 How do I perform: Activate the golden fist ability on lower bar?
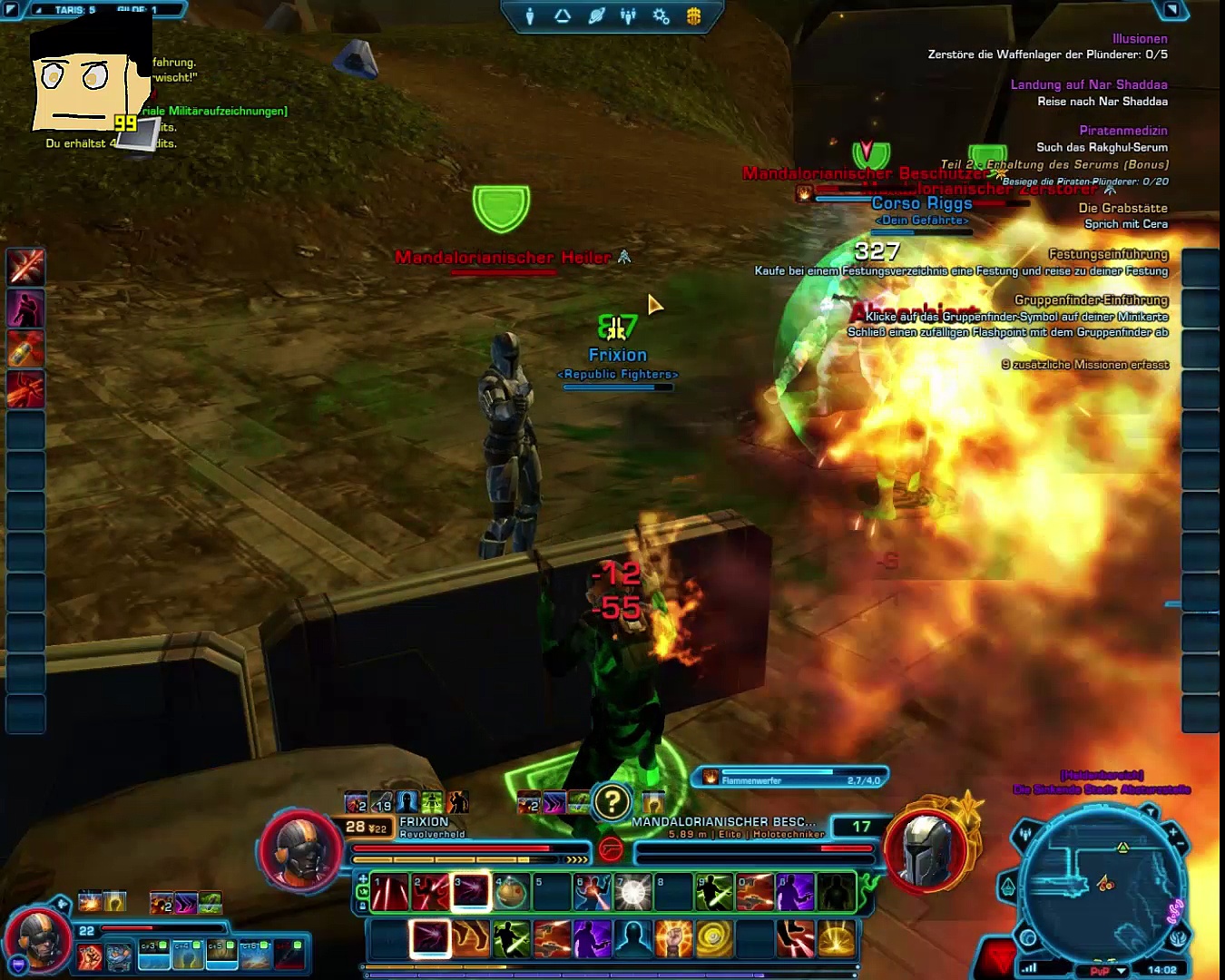point(673,939)
